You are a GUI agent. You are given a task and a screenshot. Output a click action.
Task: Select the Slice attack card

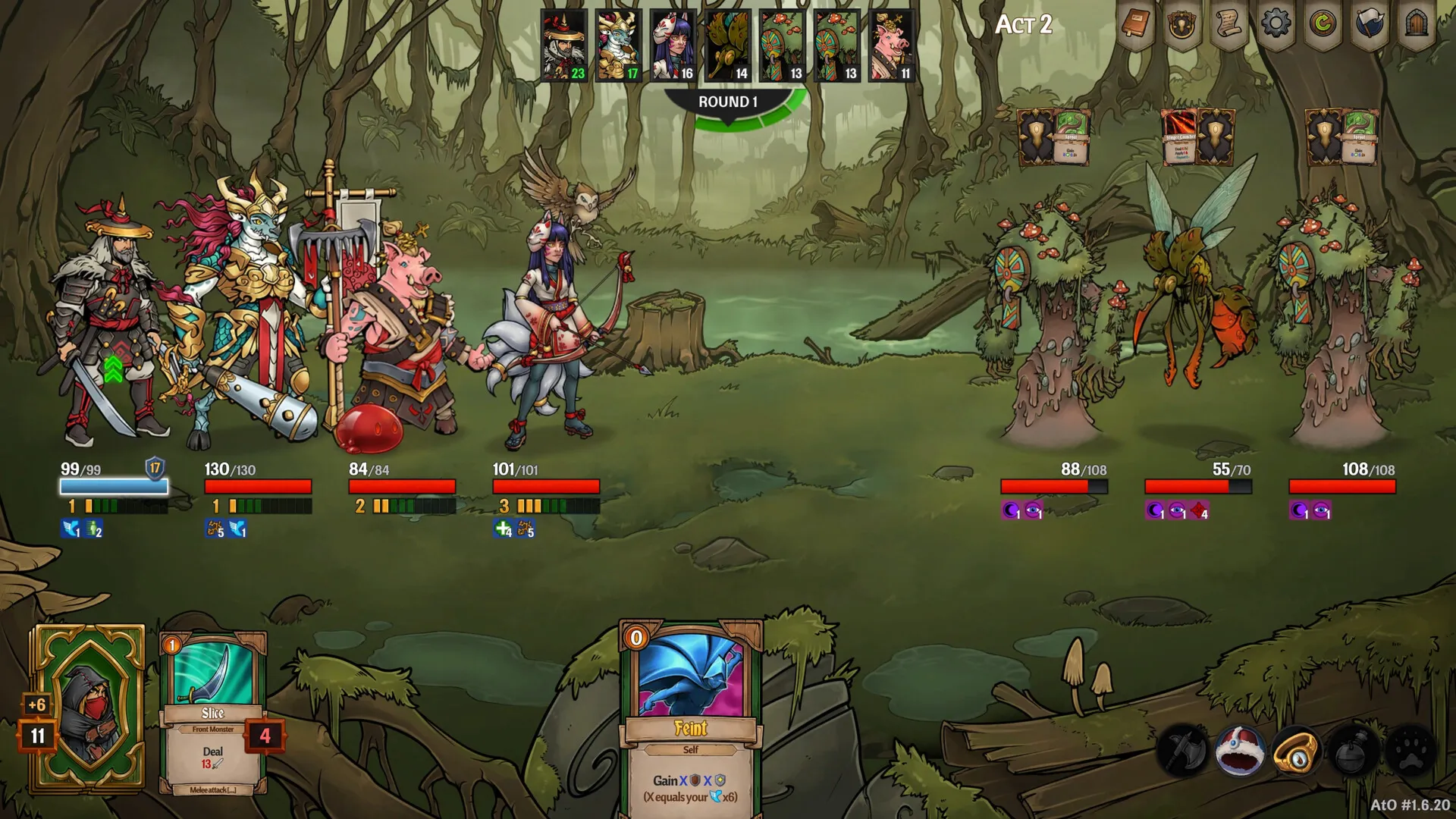[213, 713]
